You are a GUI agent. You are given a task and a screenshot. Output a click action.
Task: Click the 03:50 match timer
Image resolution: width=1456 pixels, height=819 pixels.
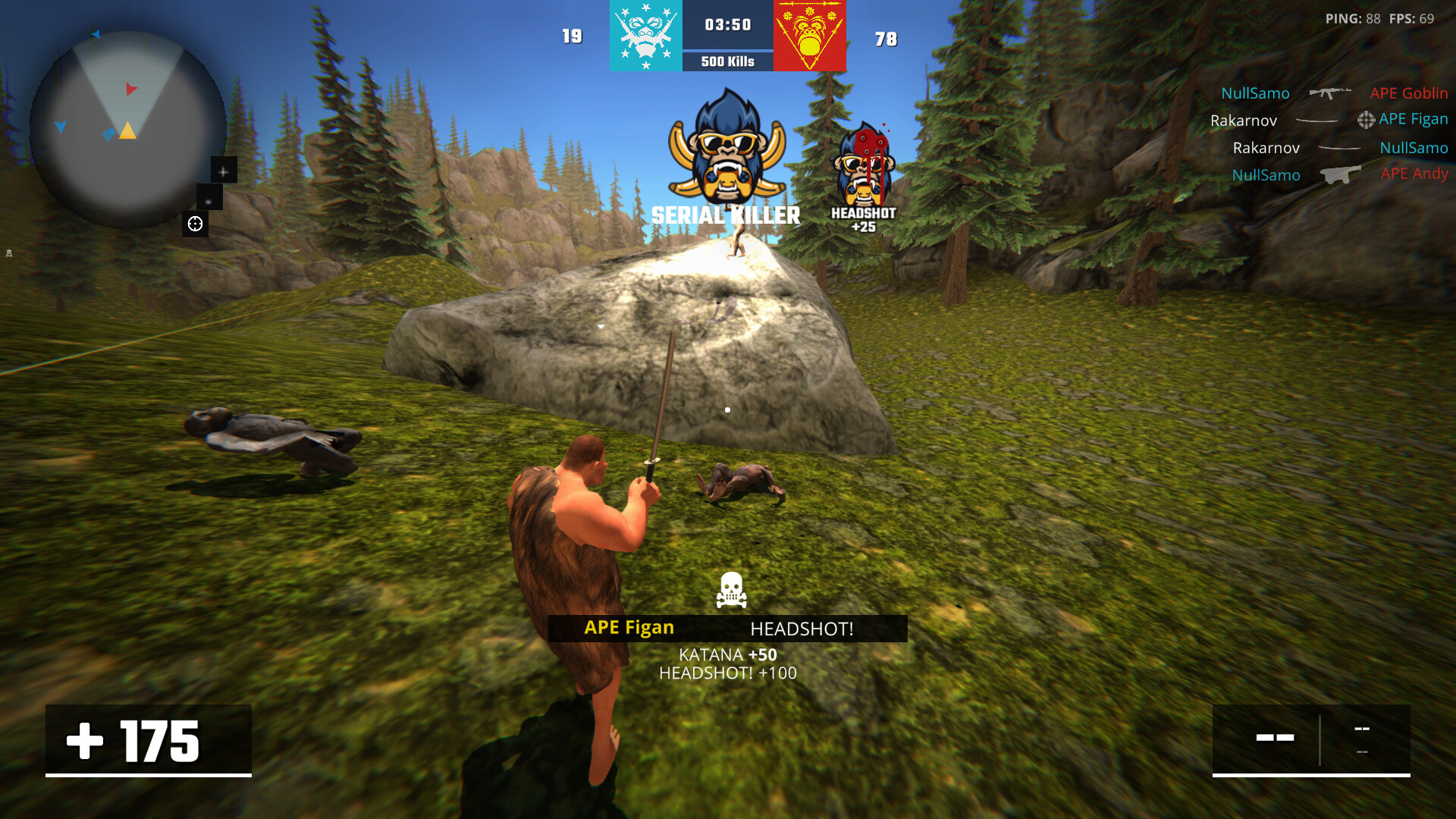726,24
